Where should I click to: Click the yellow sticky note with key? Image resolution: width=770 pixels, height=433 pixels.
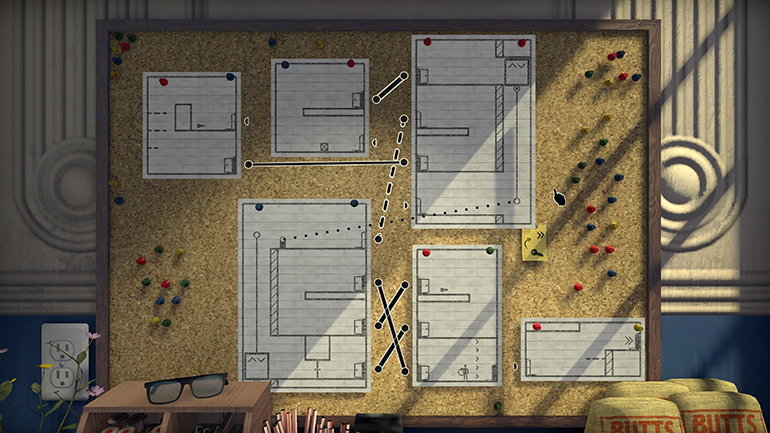(534, 243)
